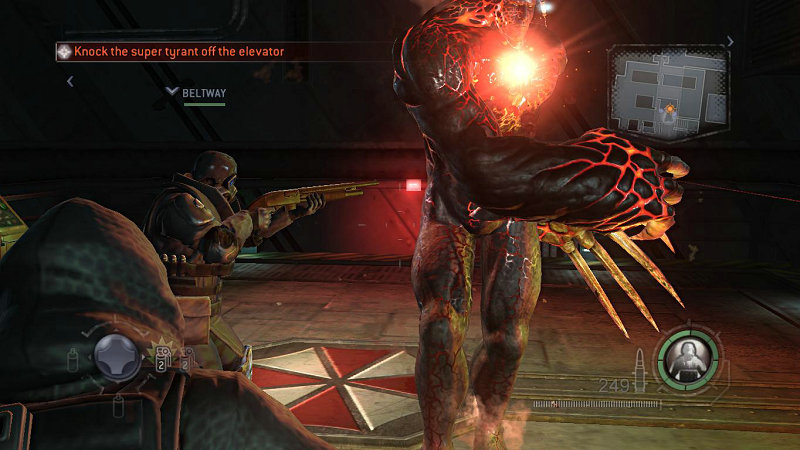Open the minimap
Screen dimensions: 800x450
668,92
